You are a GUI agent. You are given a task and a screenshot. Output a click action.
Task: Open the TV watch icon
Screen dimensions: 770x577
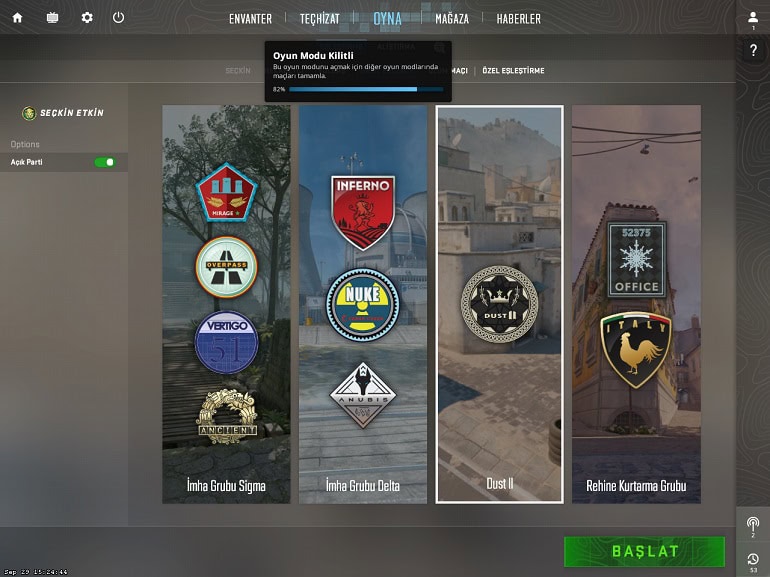coord(52,18)
